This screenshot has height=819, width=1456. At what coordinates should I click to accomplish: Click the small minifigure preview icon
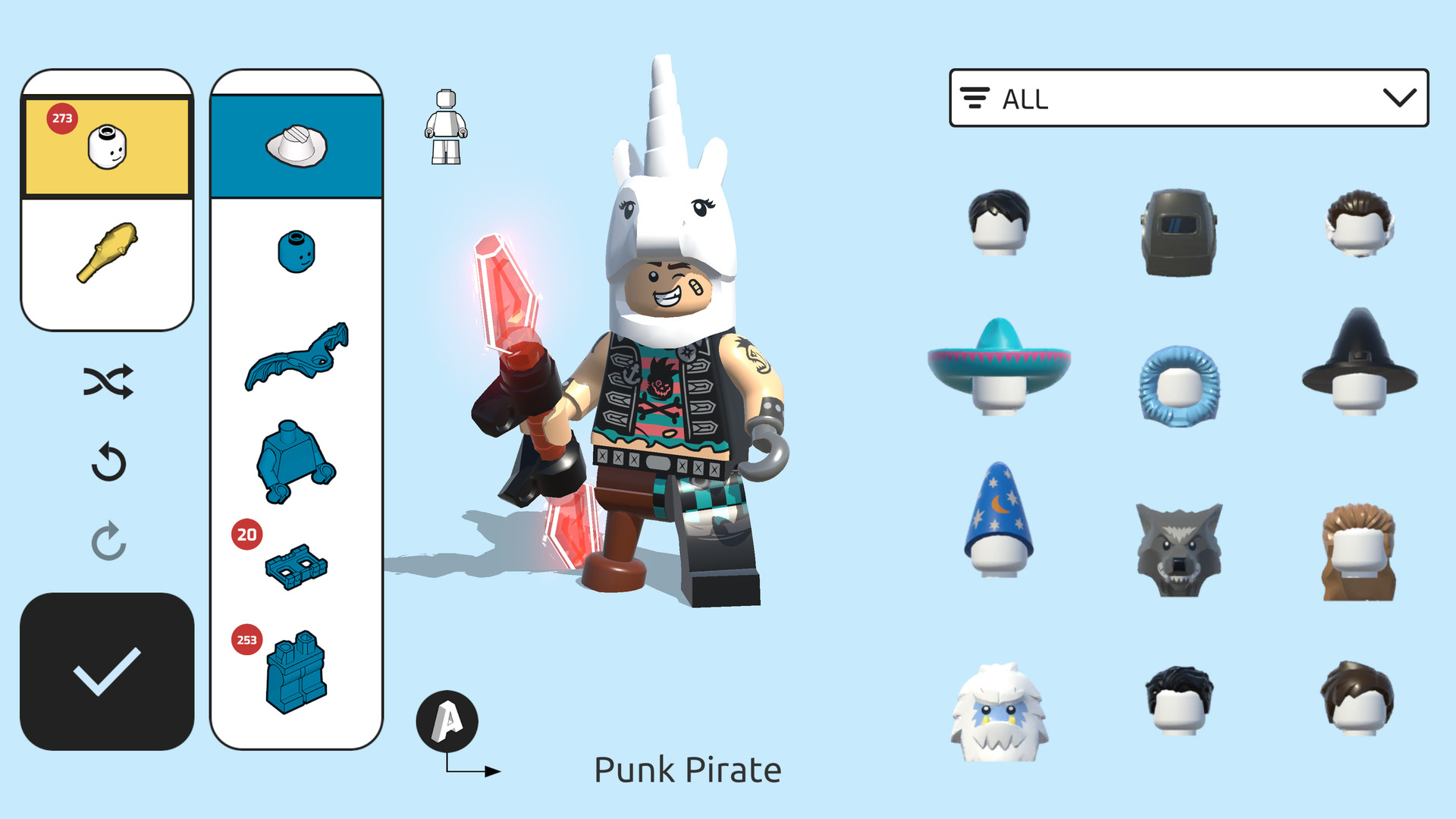(447, 125)
